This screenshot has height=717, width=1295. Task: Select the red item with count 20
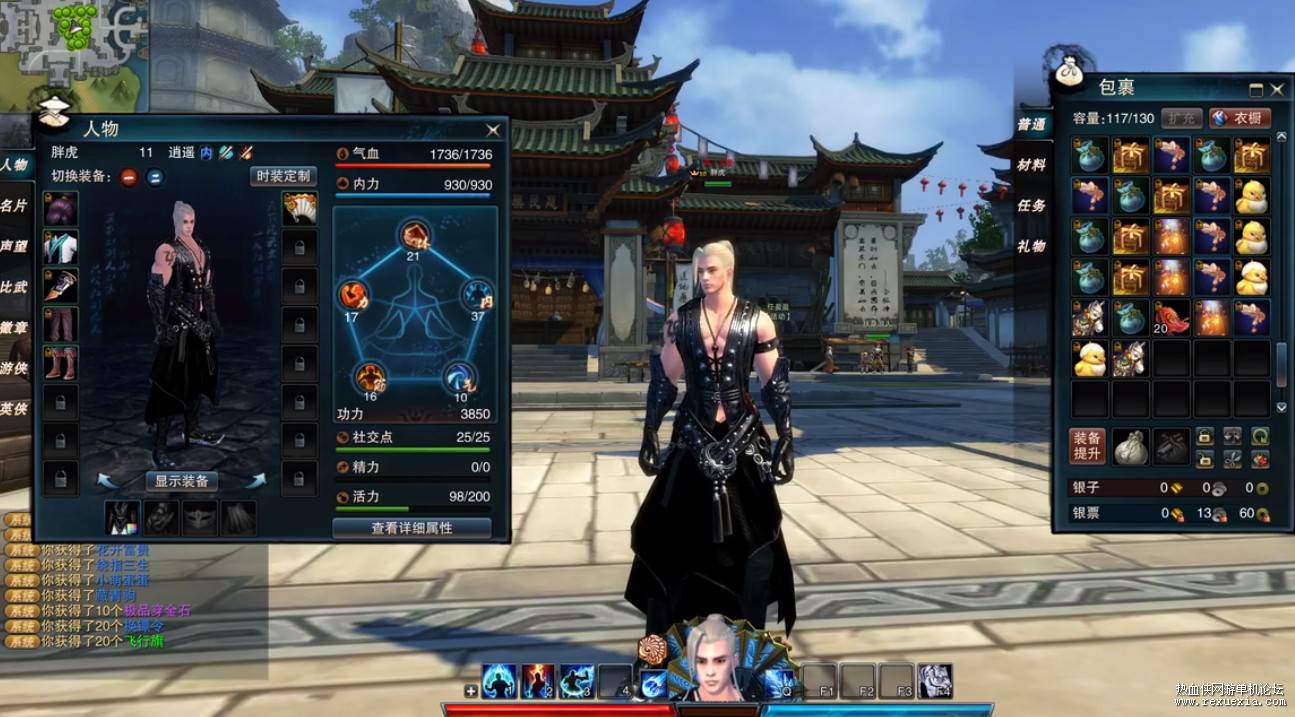pos(1171,318)
